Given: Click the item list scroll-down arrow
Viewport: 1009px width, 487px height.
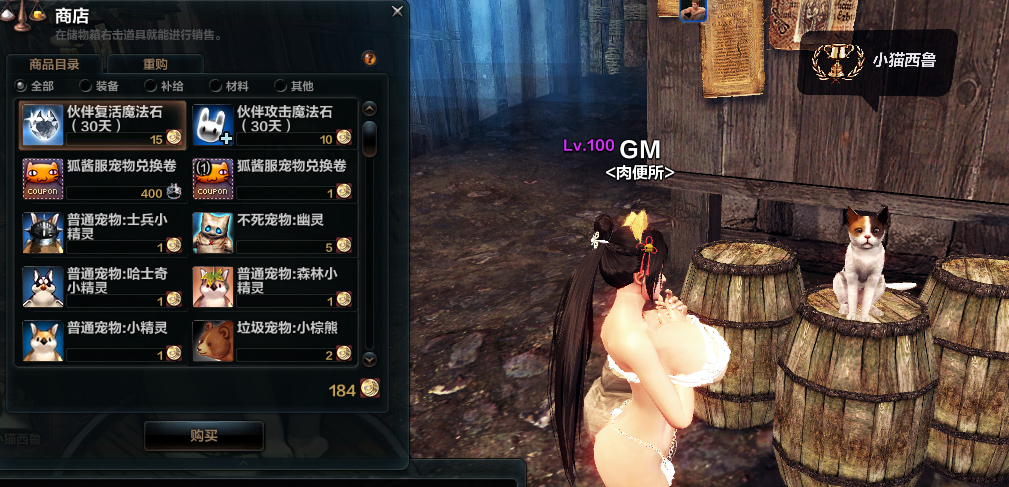Looking at the screenshot, I should coord(369,357).
